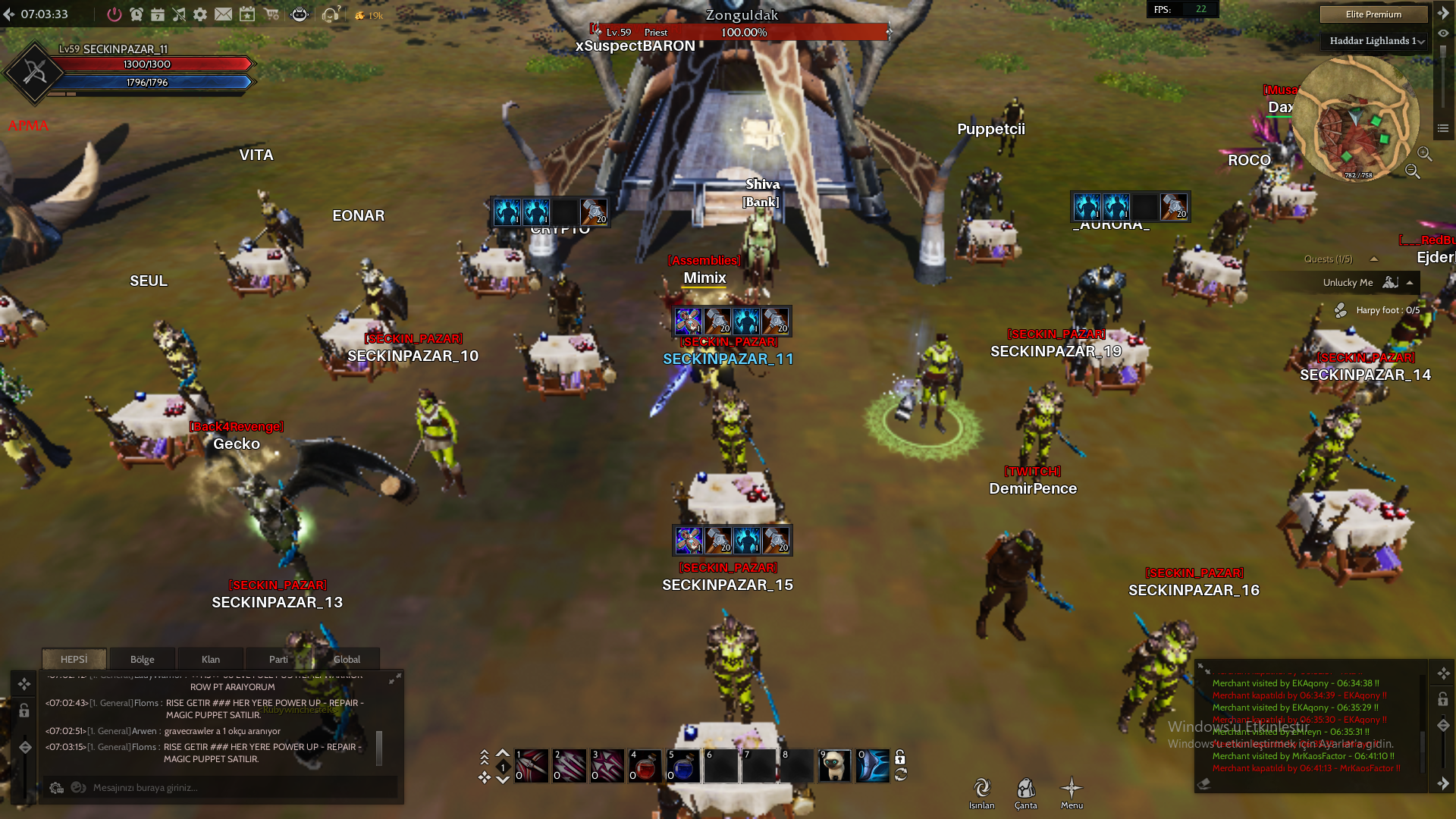The height and width of the screenshot is (819, 1456).
Task: Open the Çanta bag button
Action: point(1026,792)
